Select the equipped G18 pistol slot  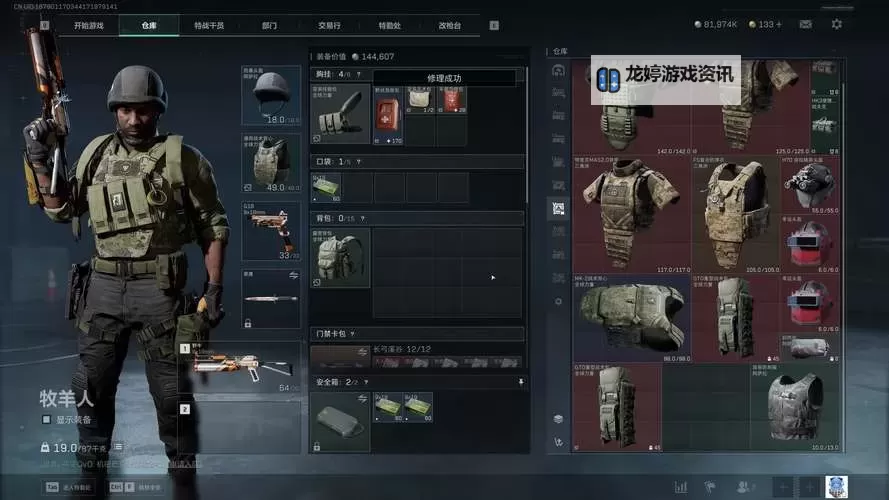tap(270, 231)
